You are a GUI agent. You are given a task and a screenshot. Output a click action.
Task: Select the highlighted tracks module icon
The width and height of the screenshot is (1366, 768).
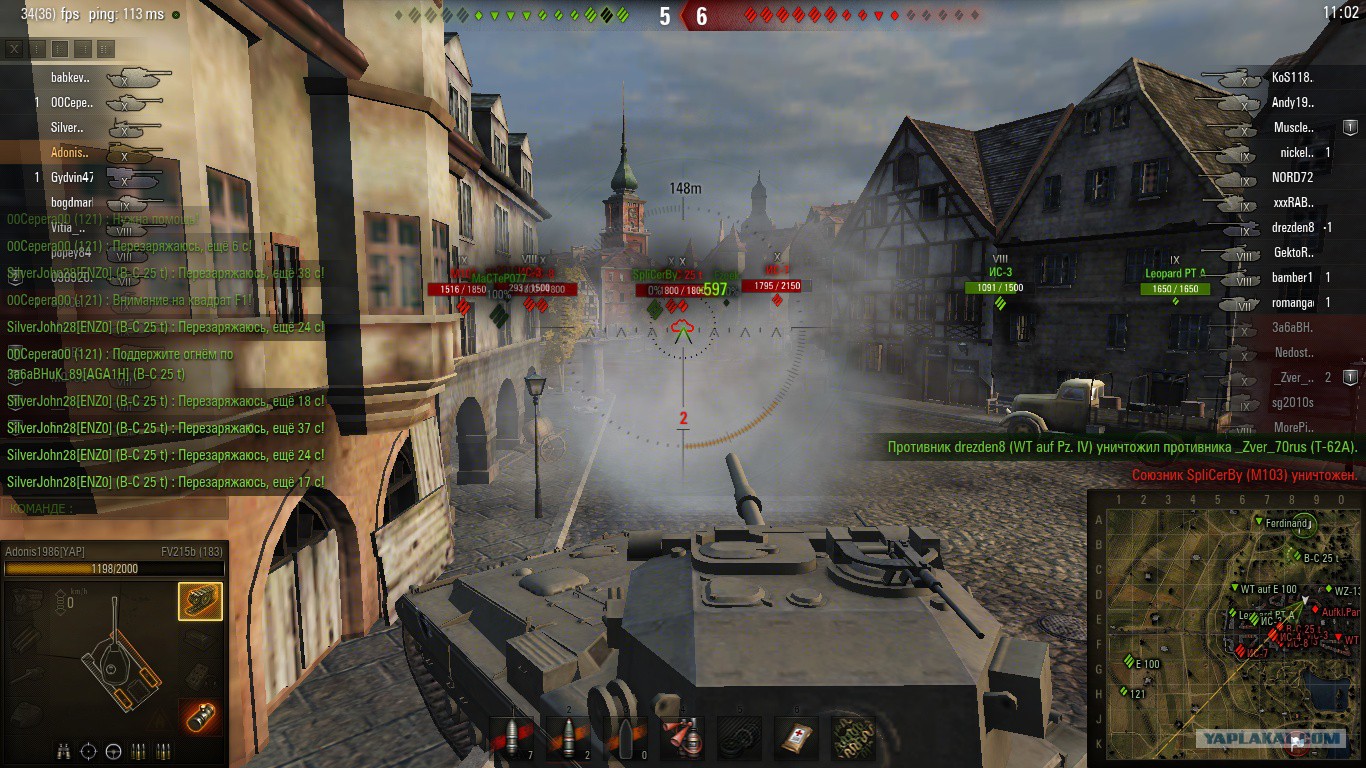click(200, 601)
